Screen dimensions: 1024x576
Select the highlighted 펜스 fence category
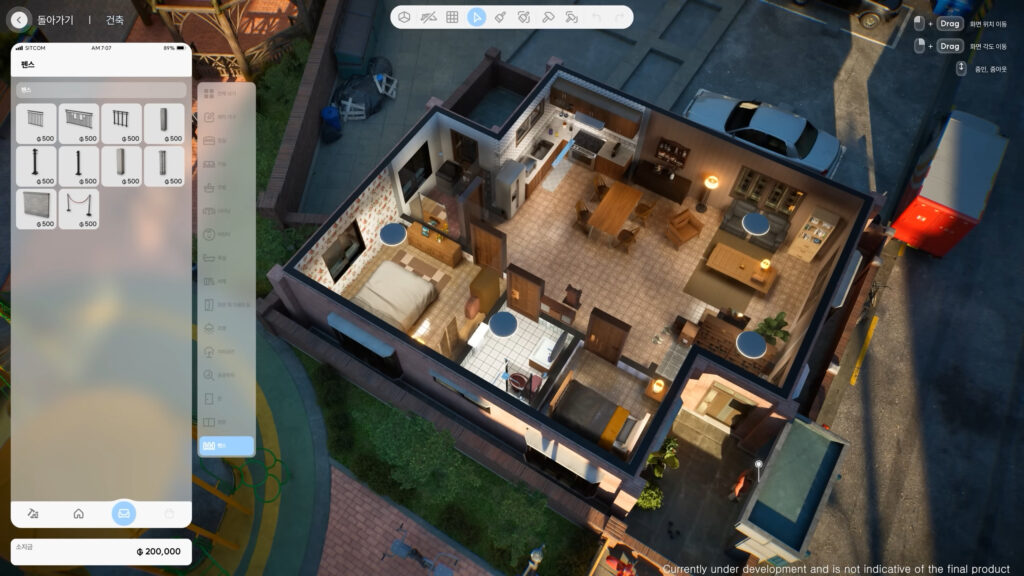(x=226, y=446)
